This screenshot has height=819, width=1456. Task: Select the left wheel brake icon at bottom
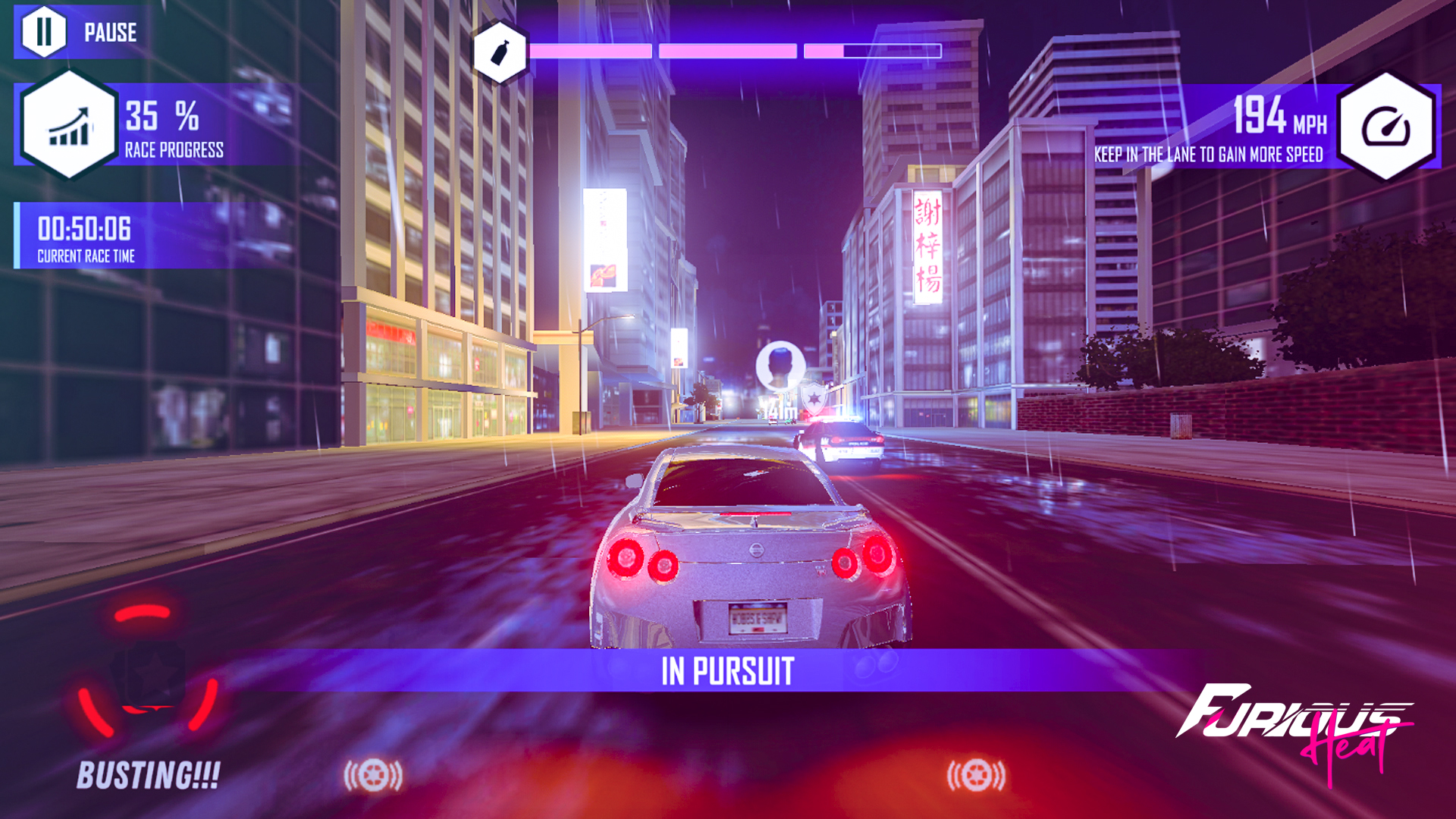click(375, 775)
